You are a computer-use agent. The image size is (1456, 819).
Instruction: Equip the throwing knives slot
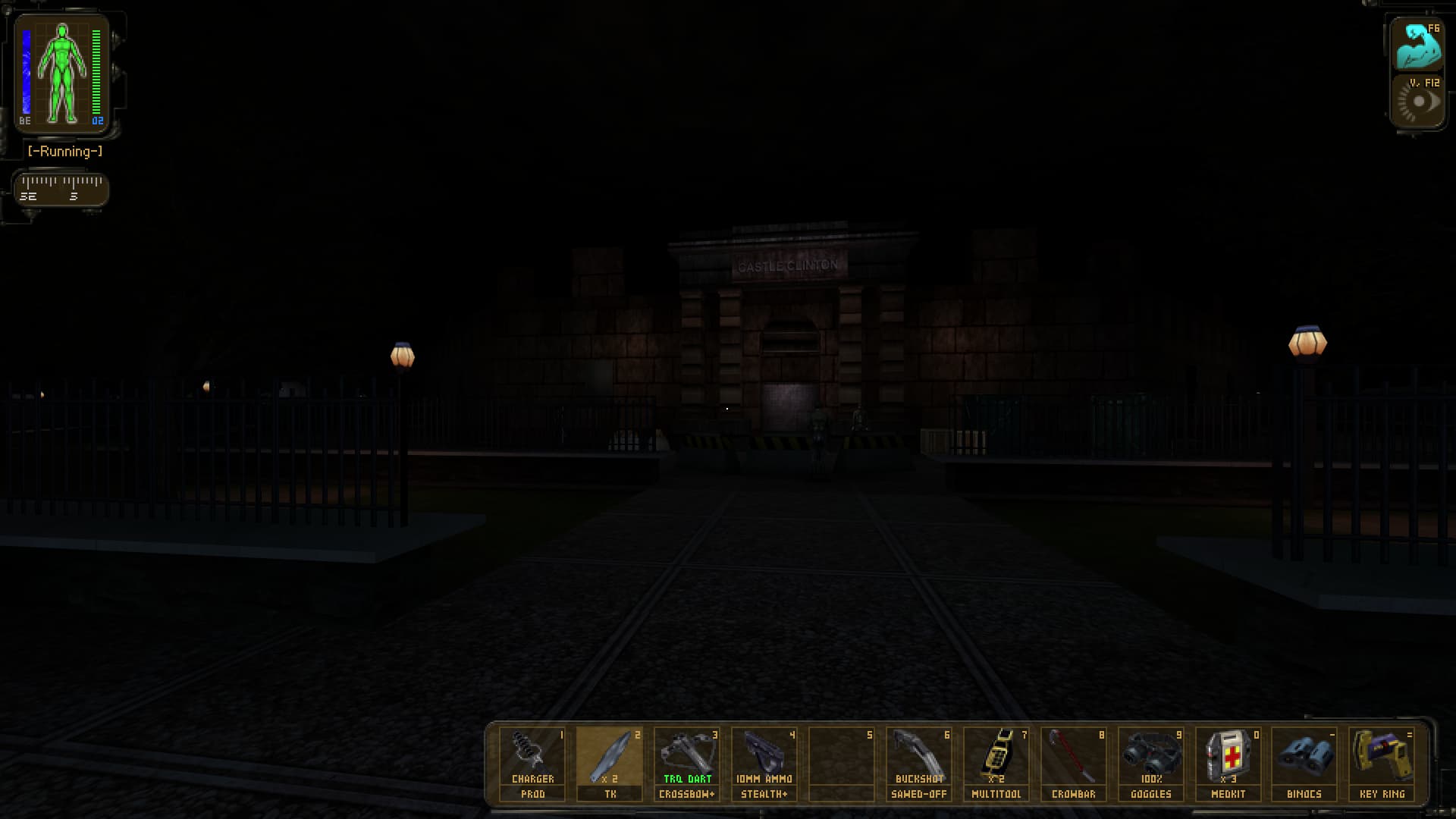click(610, 762)
